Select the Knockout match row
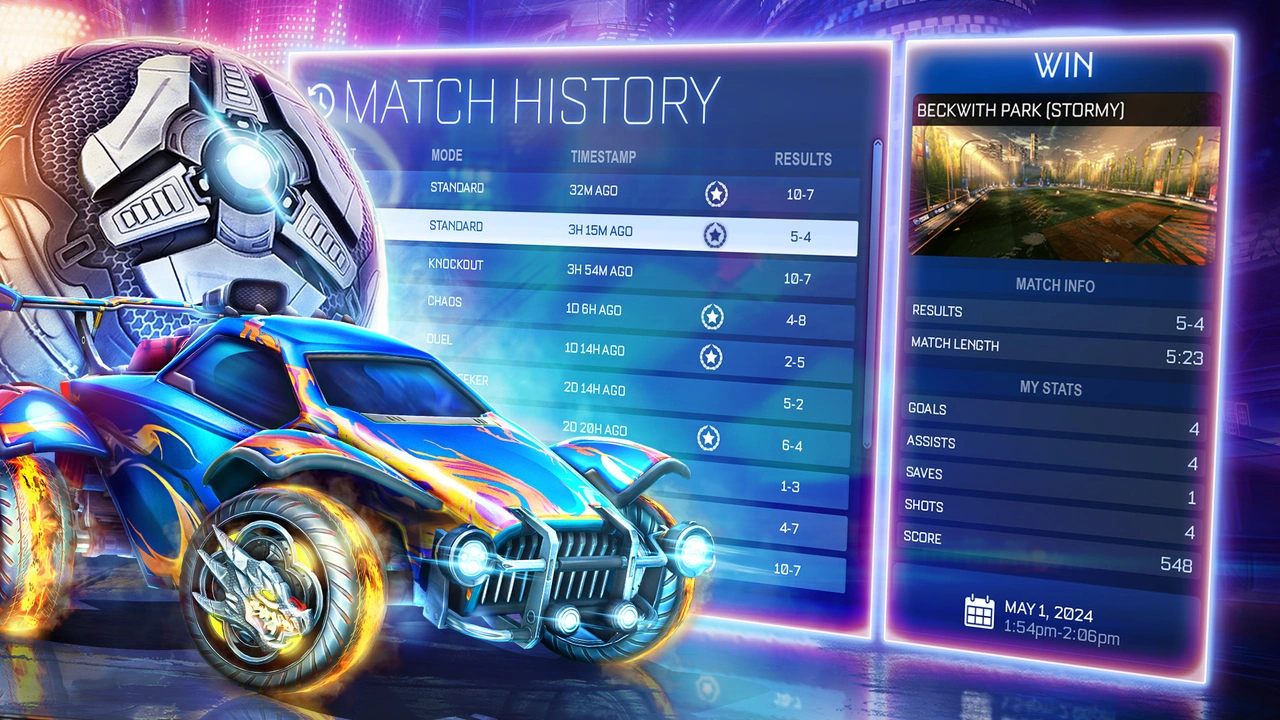 pyautogui.click(x=600, y=270)
